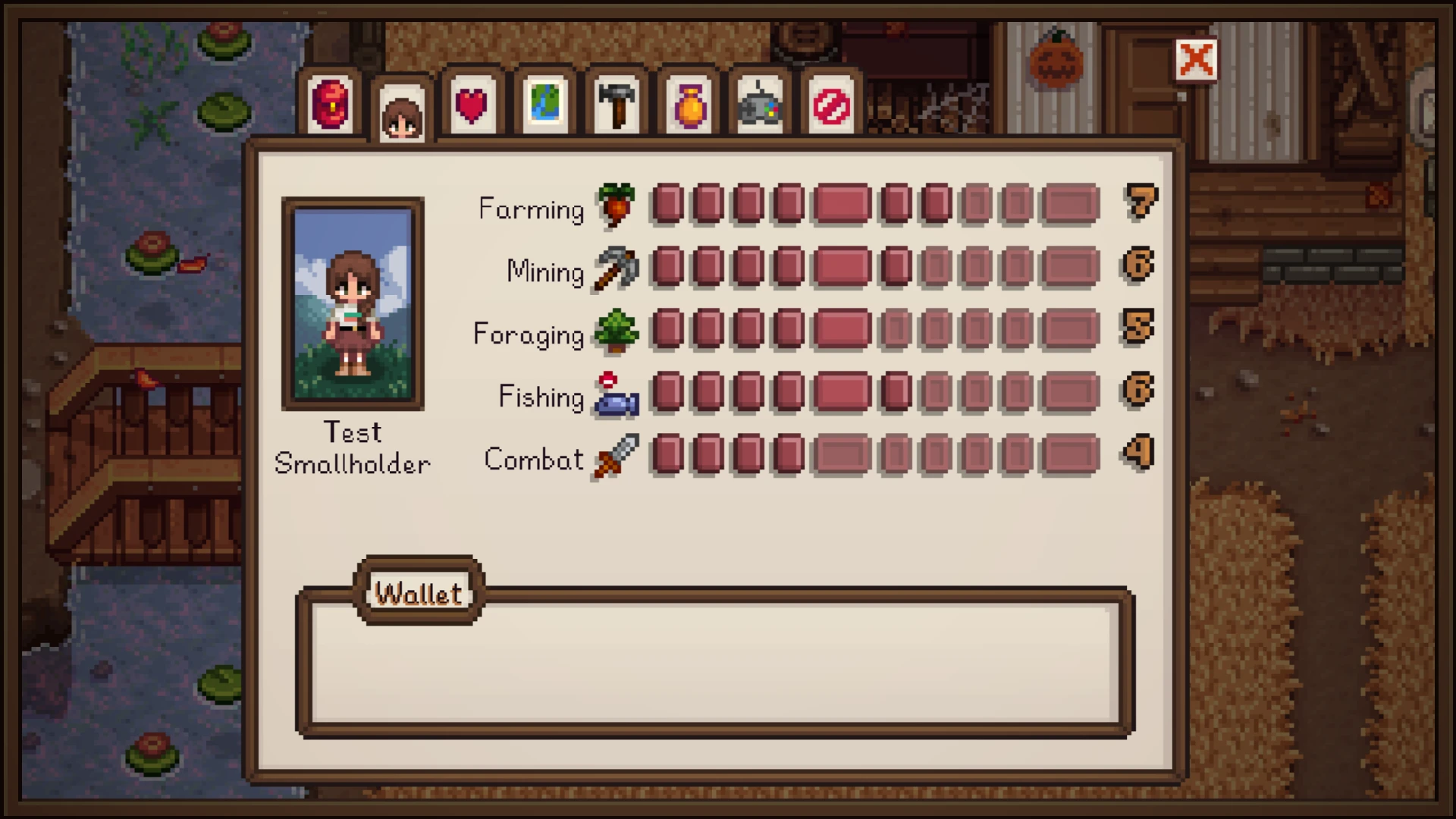Open the world map tab

click(x=544, y=104)
